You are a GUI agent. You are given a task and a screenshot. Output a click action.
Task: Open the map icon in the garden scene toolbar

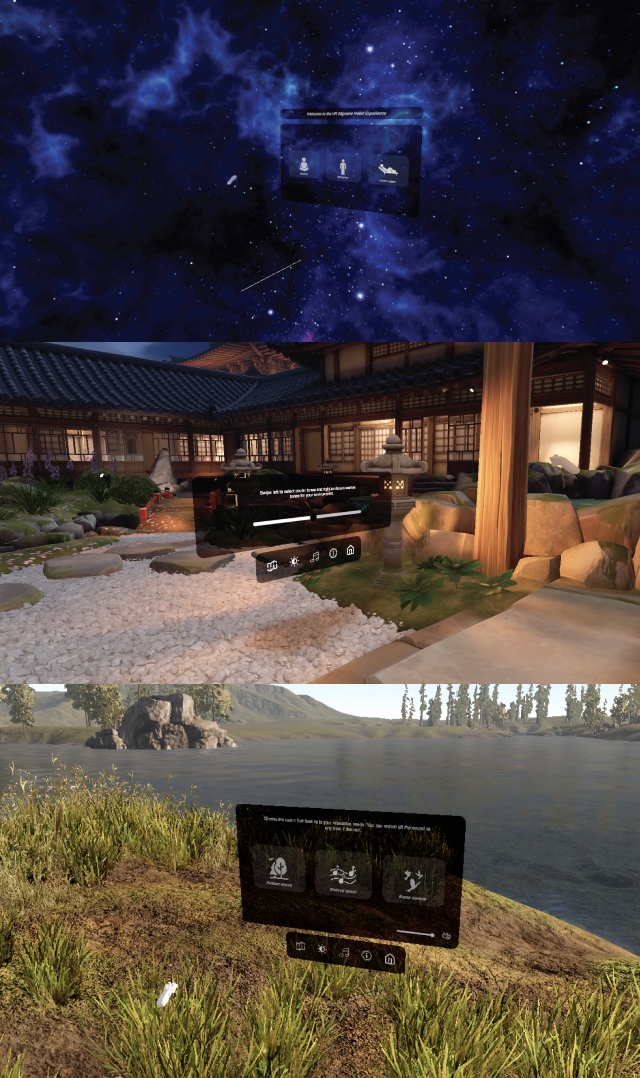point(271,565)
